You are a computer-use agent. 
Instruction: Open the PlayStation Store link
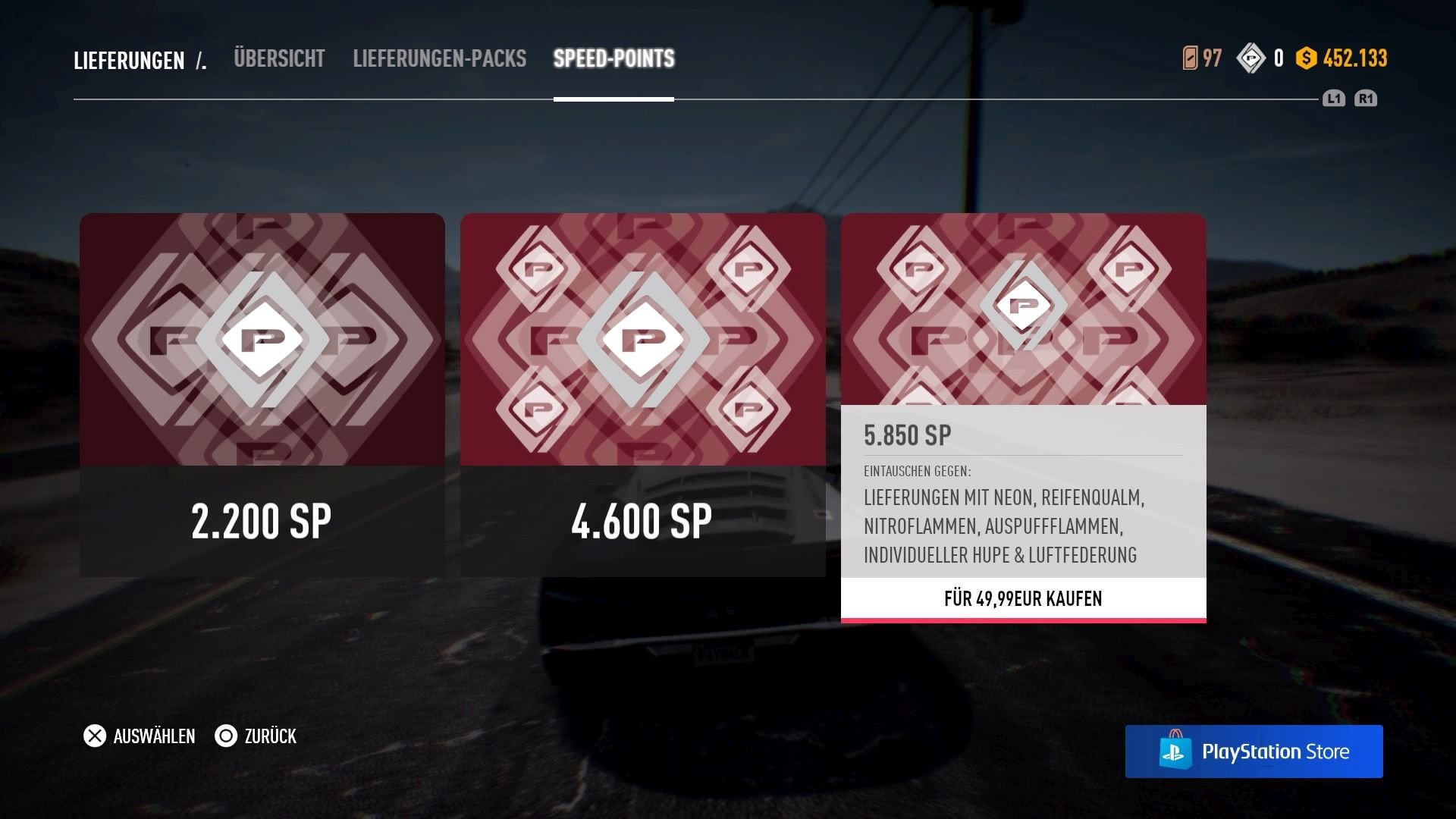coord(1255,752)
